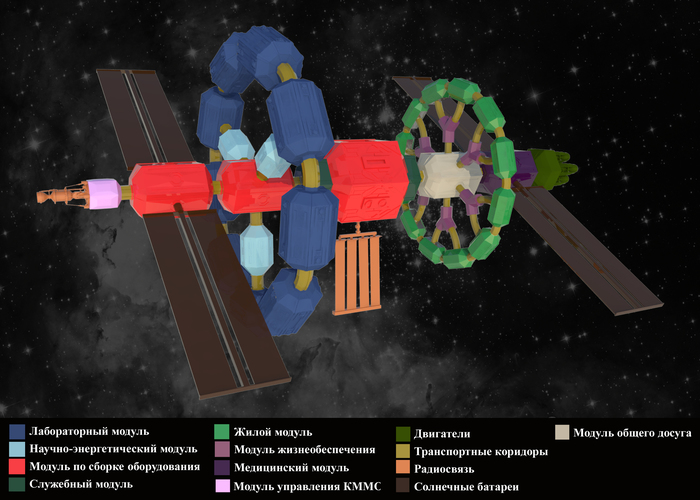Viewport: 700px width, 500px height.
Task: Choose the Научно-энергетический модуль legend entry
Action: pos(113,450)
